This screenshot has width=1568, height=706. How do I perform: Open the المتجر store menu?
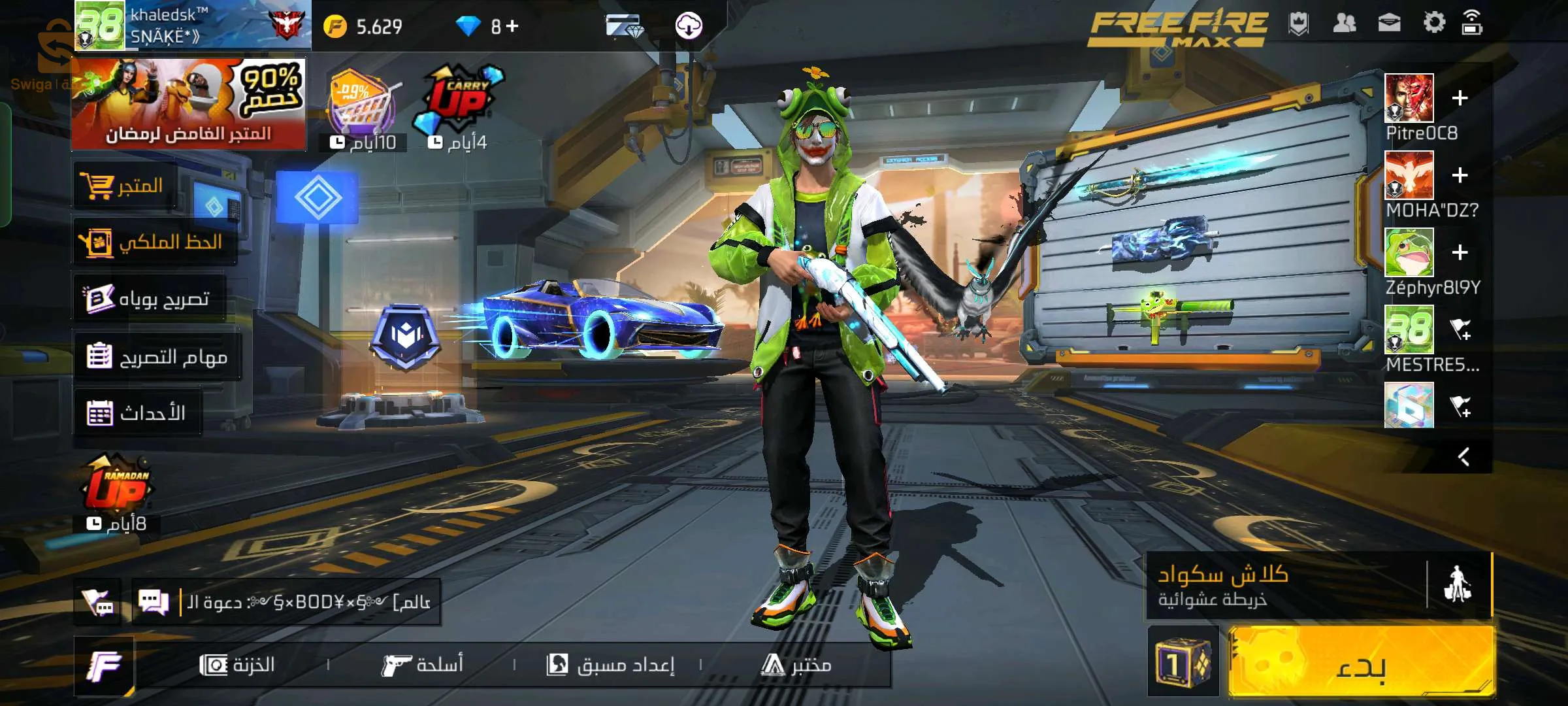(125, 186)
